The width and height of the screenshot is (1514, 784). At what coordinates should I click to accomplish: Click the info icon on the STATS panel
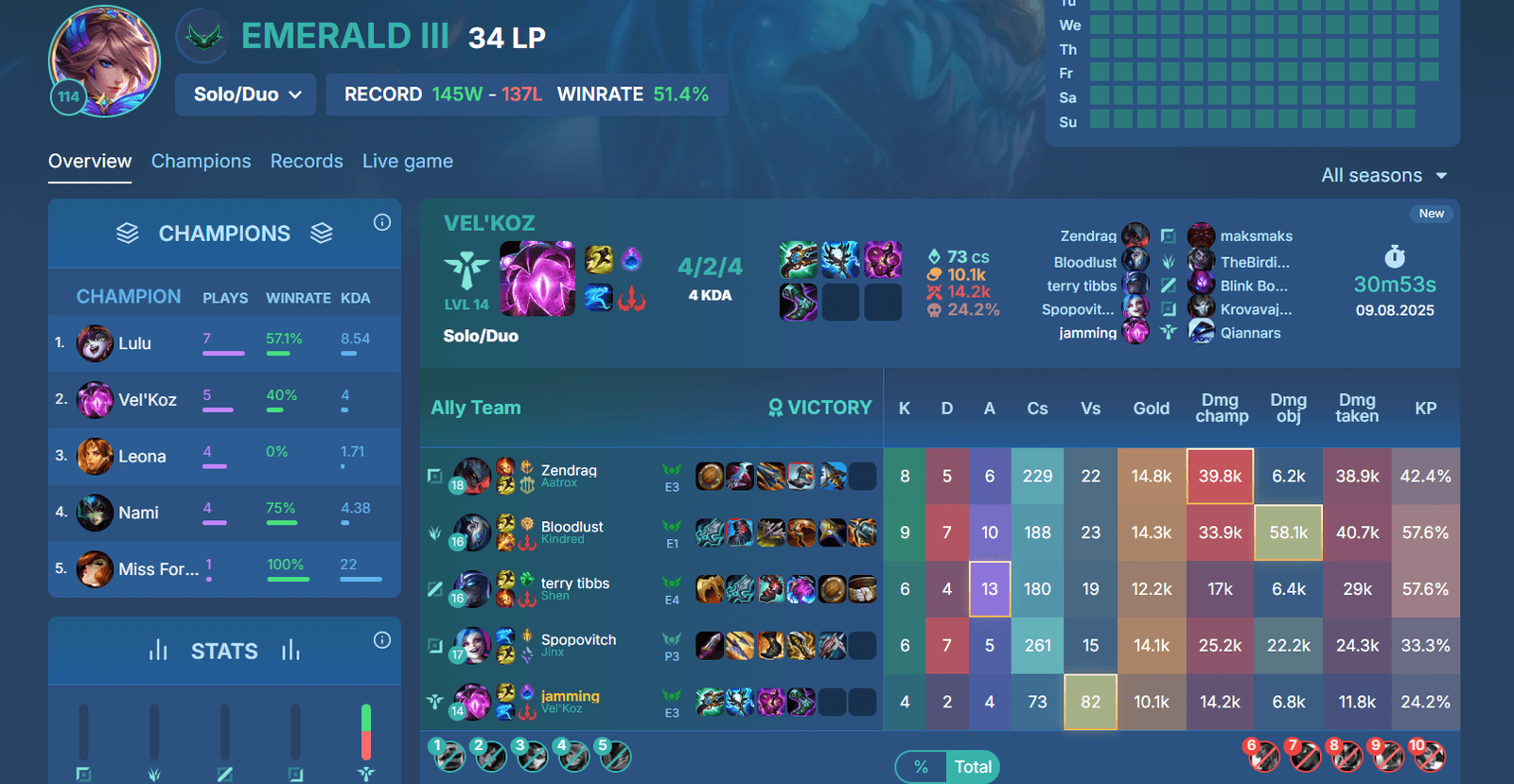382,640
